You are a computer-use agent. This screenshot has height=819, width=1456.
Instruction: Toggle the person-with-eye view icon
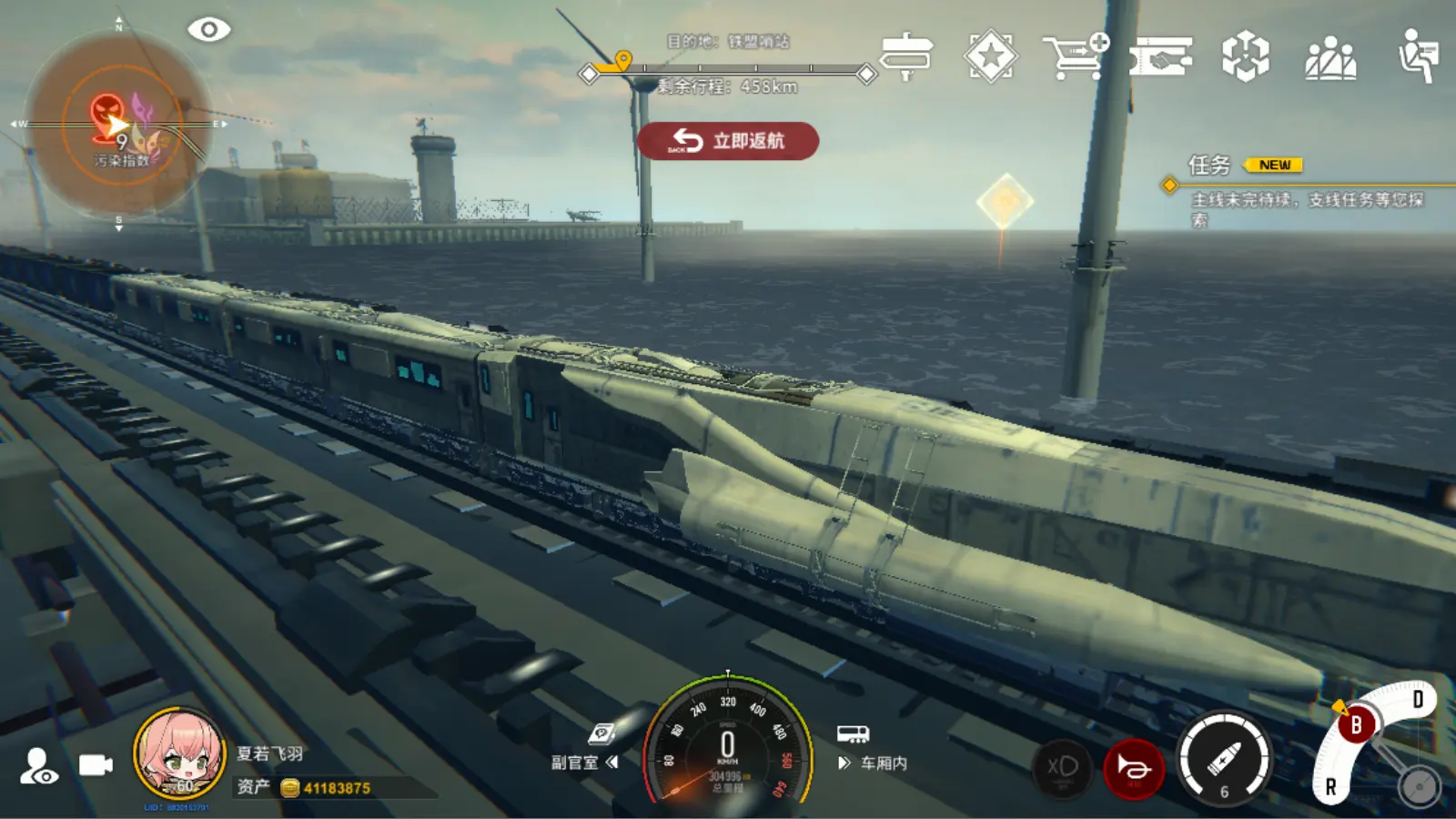[x=40, y=766]
